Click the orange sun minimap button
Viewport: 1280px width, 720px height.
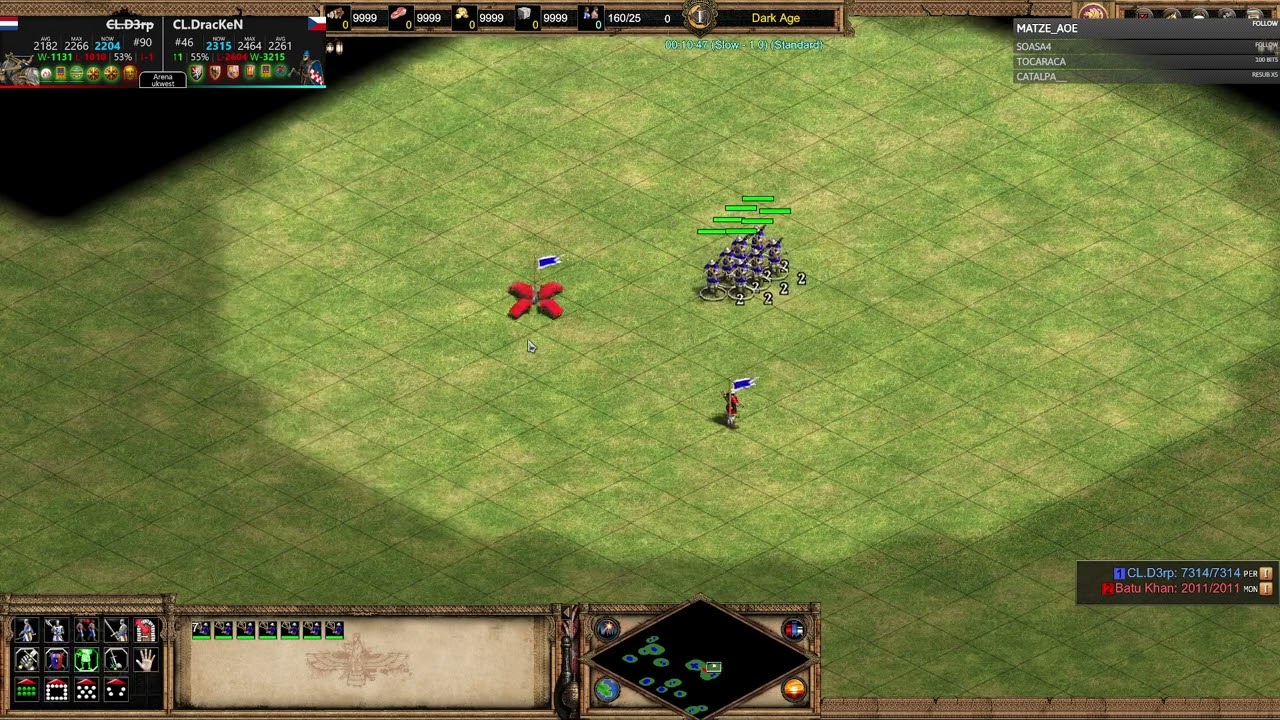(x=794, y=689)
